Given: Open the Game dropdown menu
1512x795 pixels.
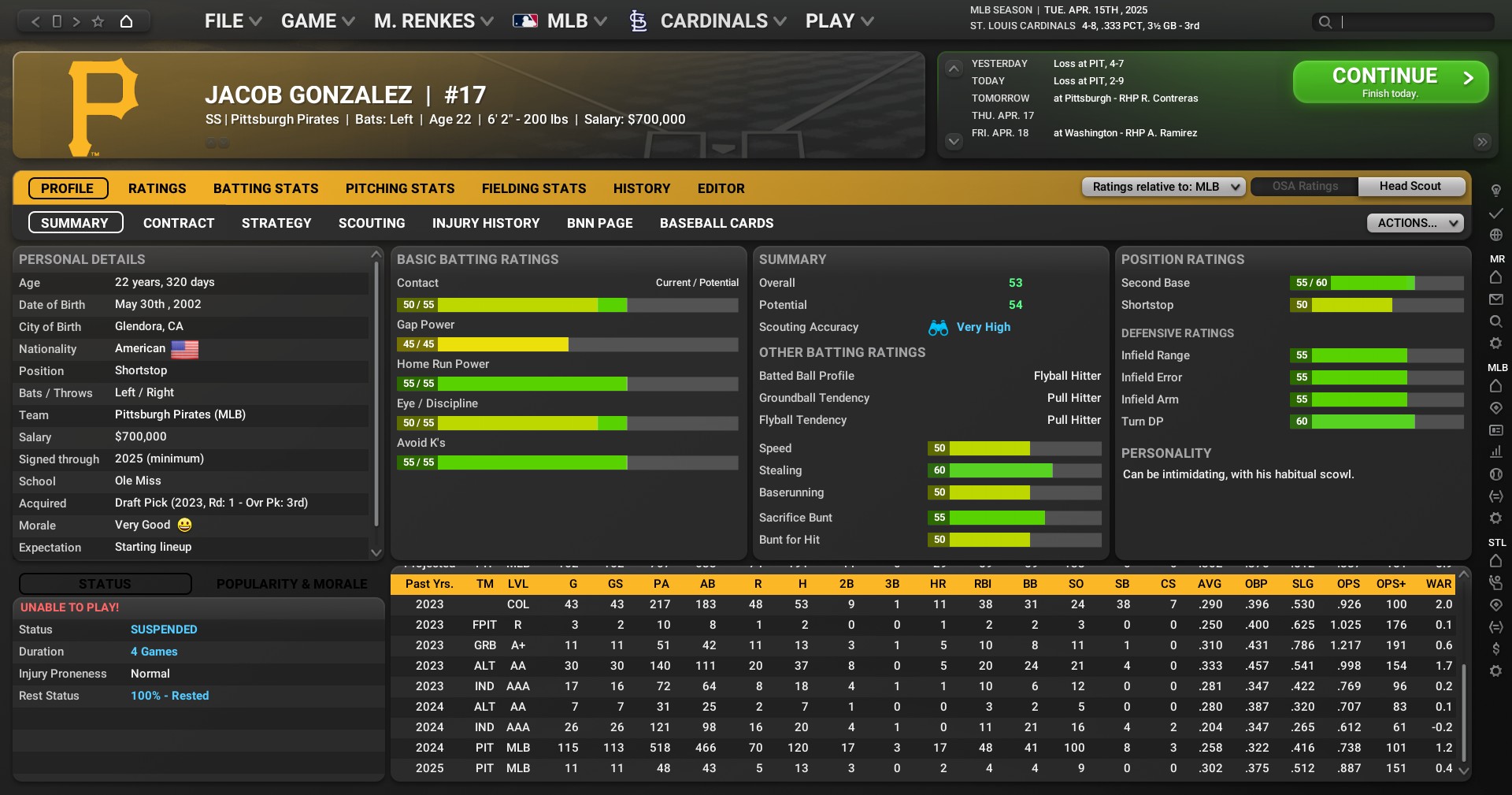Looking at the screenshot, I should pos(317,21).
